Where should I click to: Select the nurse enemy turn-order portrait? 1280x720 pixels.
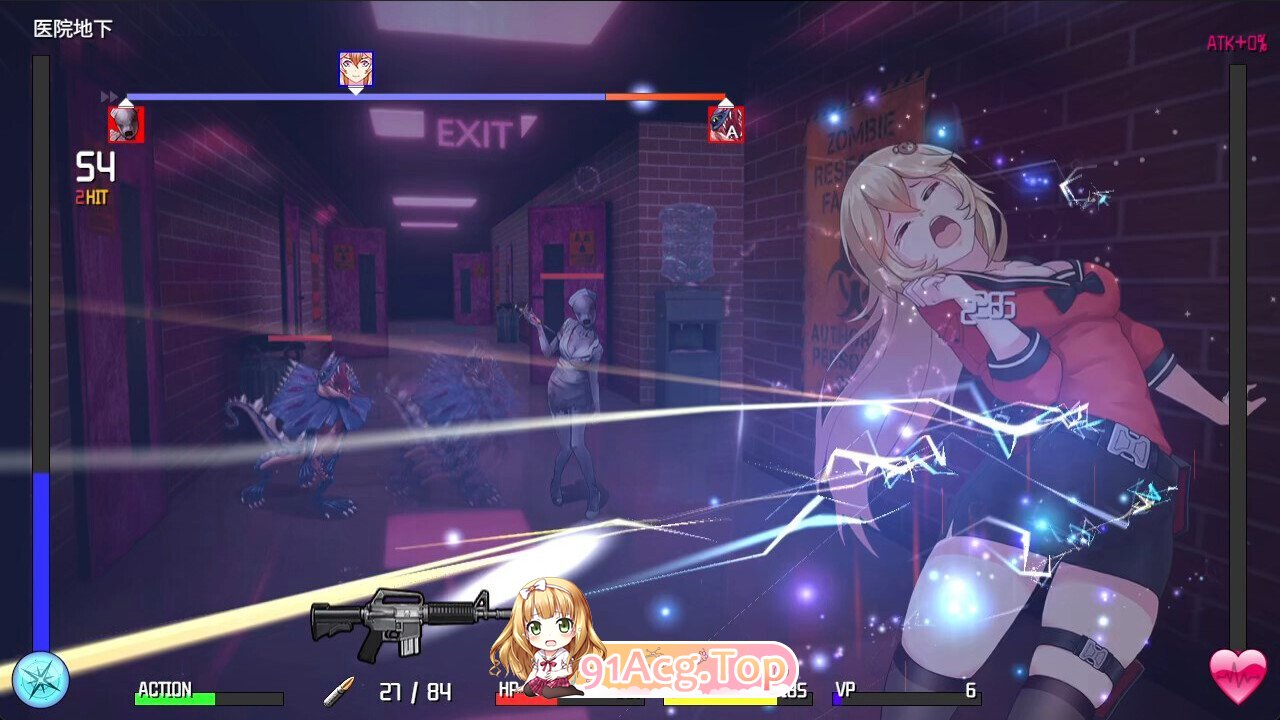[x=126, y=124]
